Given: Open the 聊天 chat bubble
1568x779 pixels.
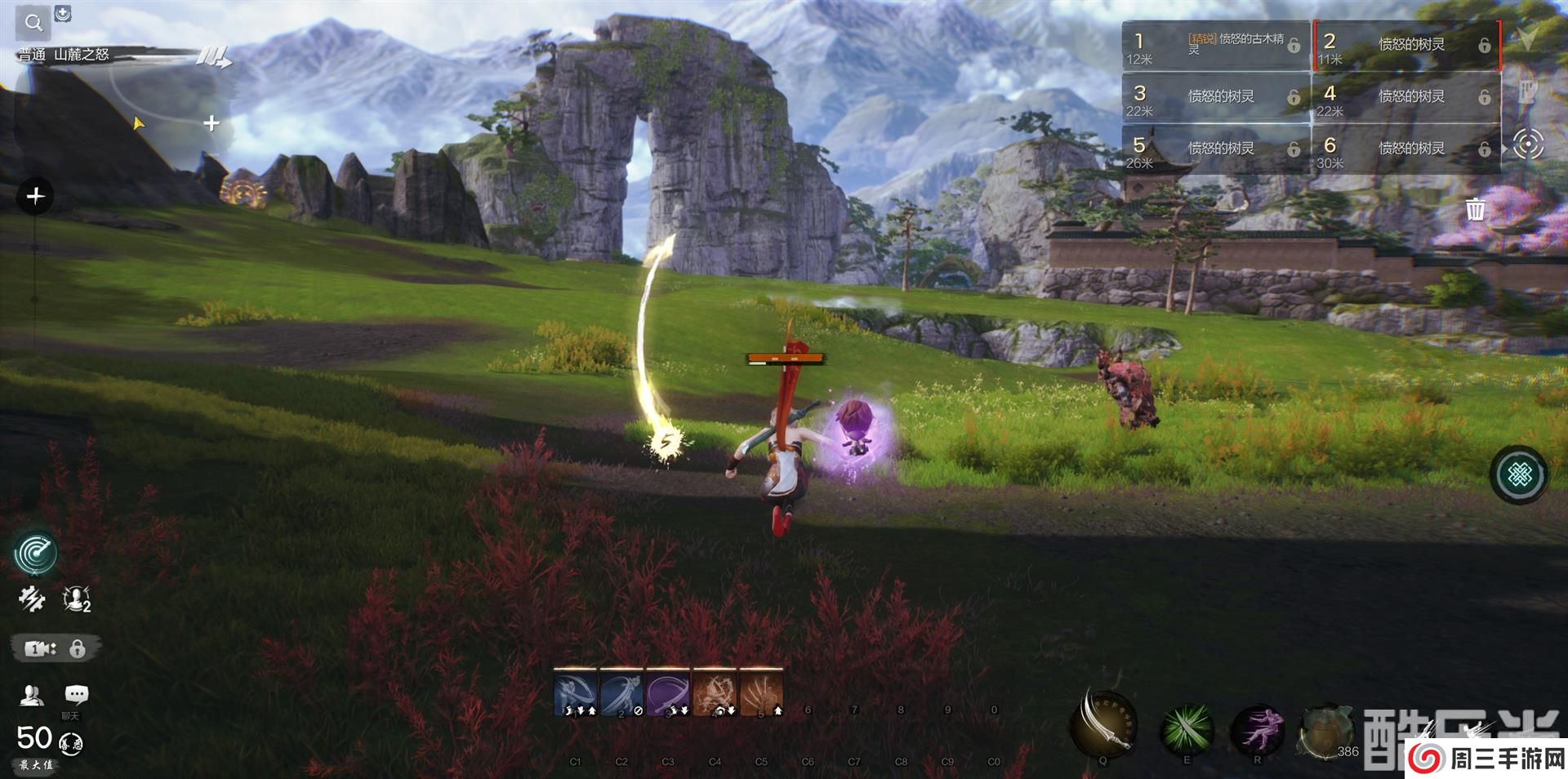Looking at the screenshot, I should 76,696.
